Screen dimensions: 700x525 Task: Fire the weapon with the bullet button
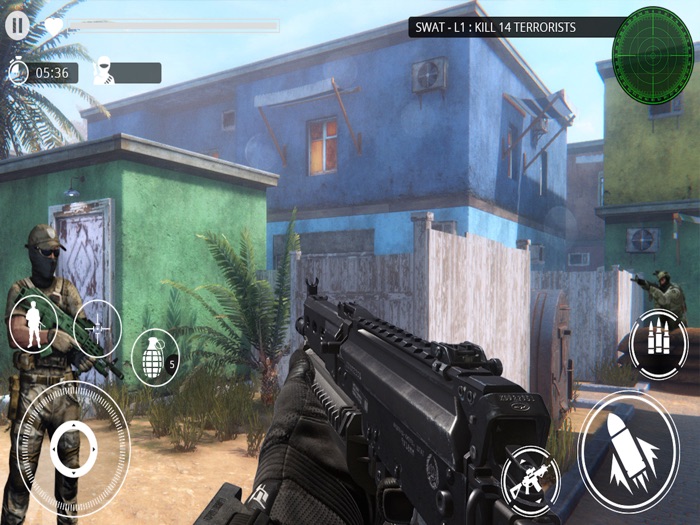[x=629, y=451]
